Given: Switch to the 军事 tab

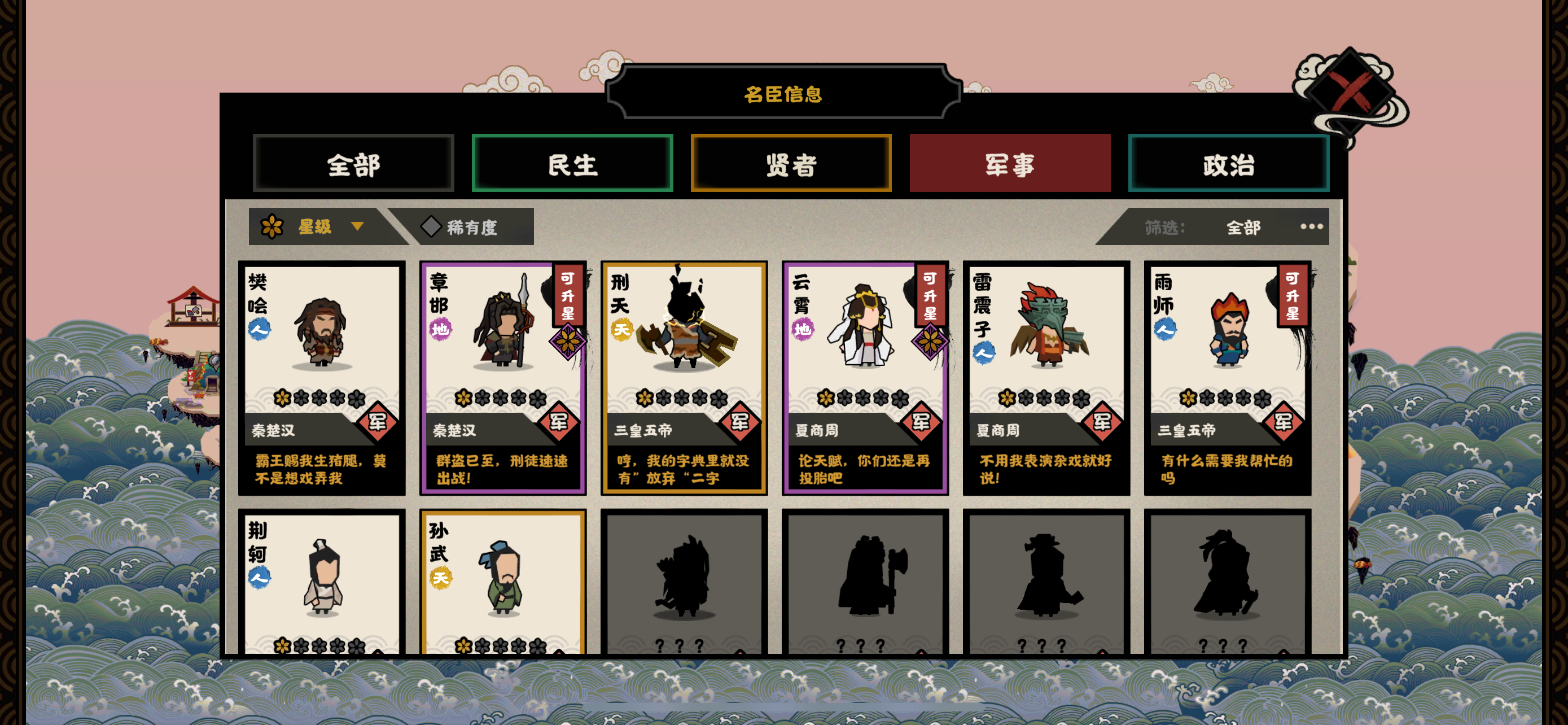Looking at the screenshot, I should click(1010, 164).
